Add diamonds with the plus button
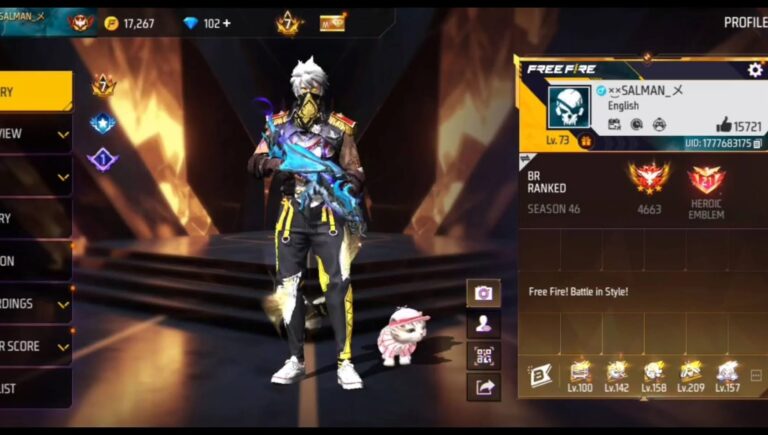The width and height of the screenshot is (768, 435). (x=227, y=23)
